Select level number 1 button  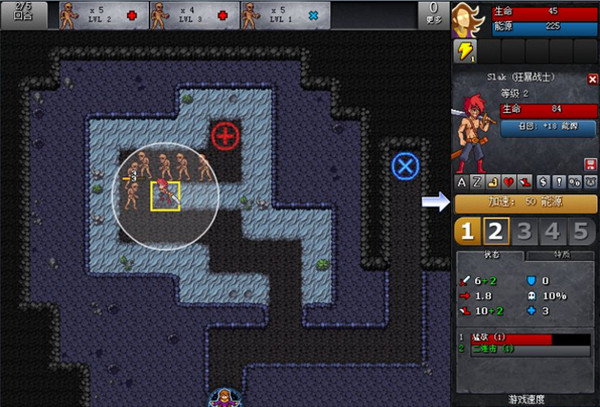tap(466, 232)
